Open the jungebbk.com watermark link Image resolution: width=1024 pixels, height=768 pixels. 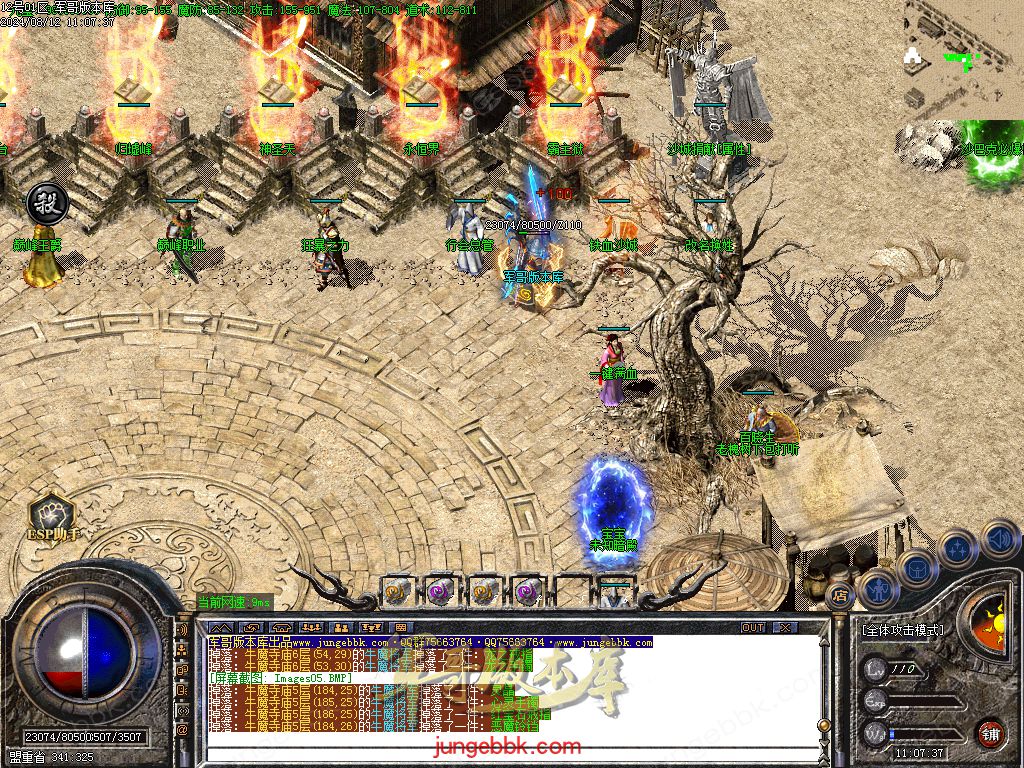pyautogui.click(x=507, y=747)
